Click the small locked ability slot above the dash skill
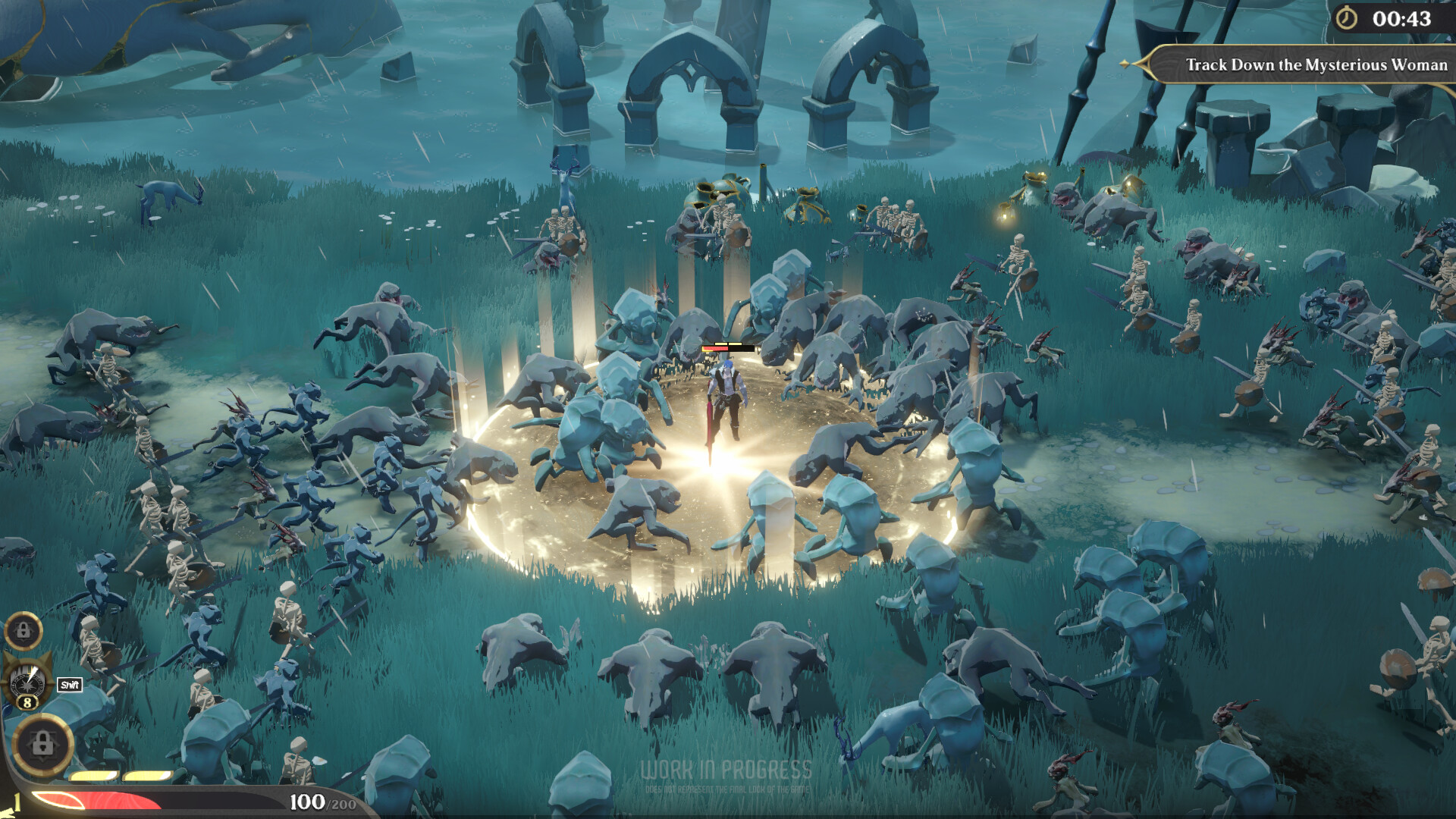 pos(24,632)
